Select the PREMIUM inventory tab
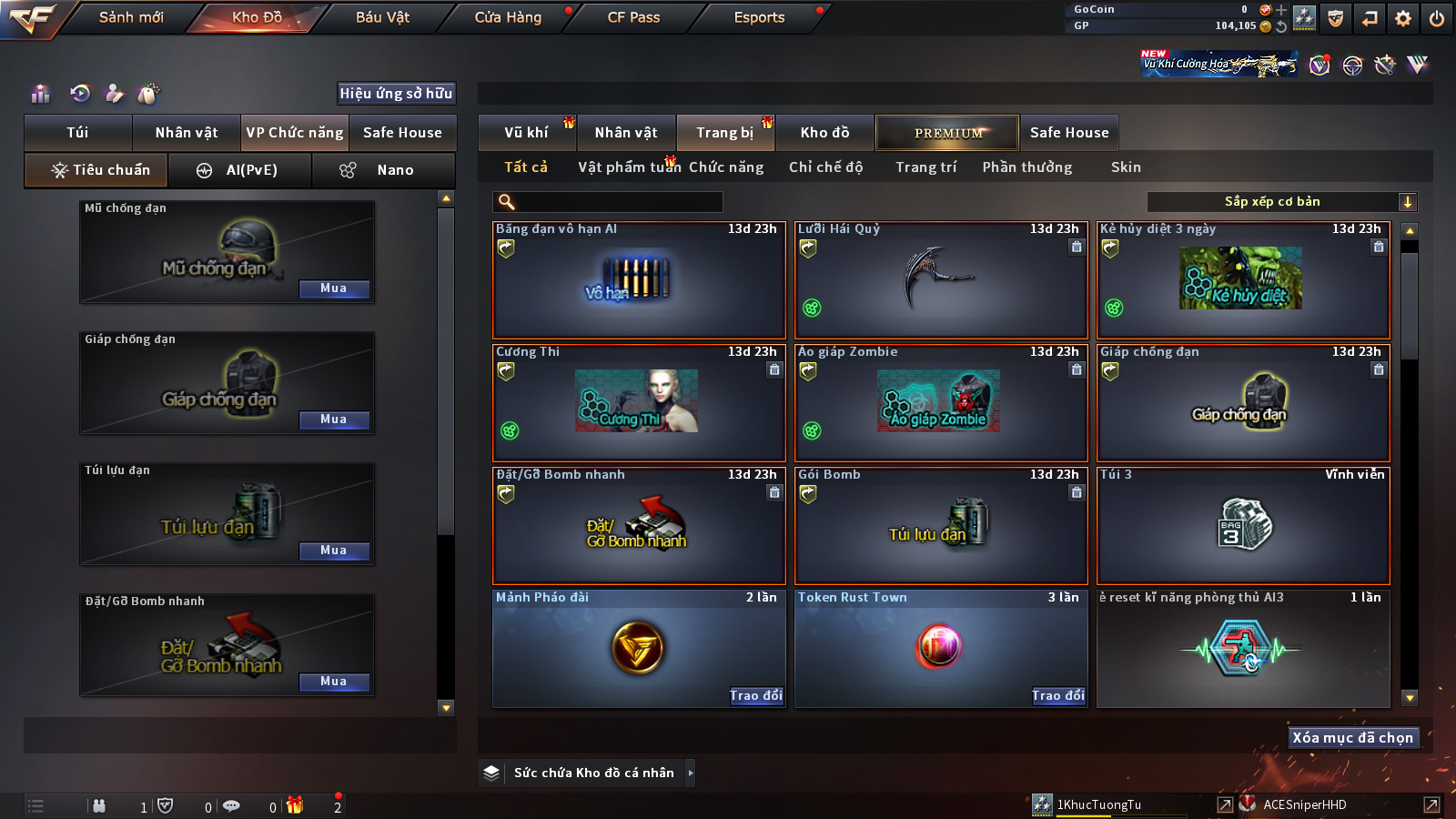Viewport: 1456px width, 819px height. [947, 133]
